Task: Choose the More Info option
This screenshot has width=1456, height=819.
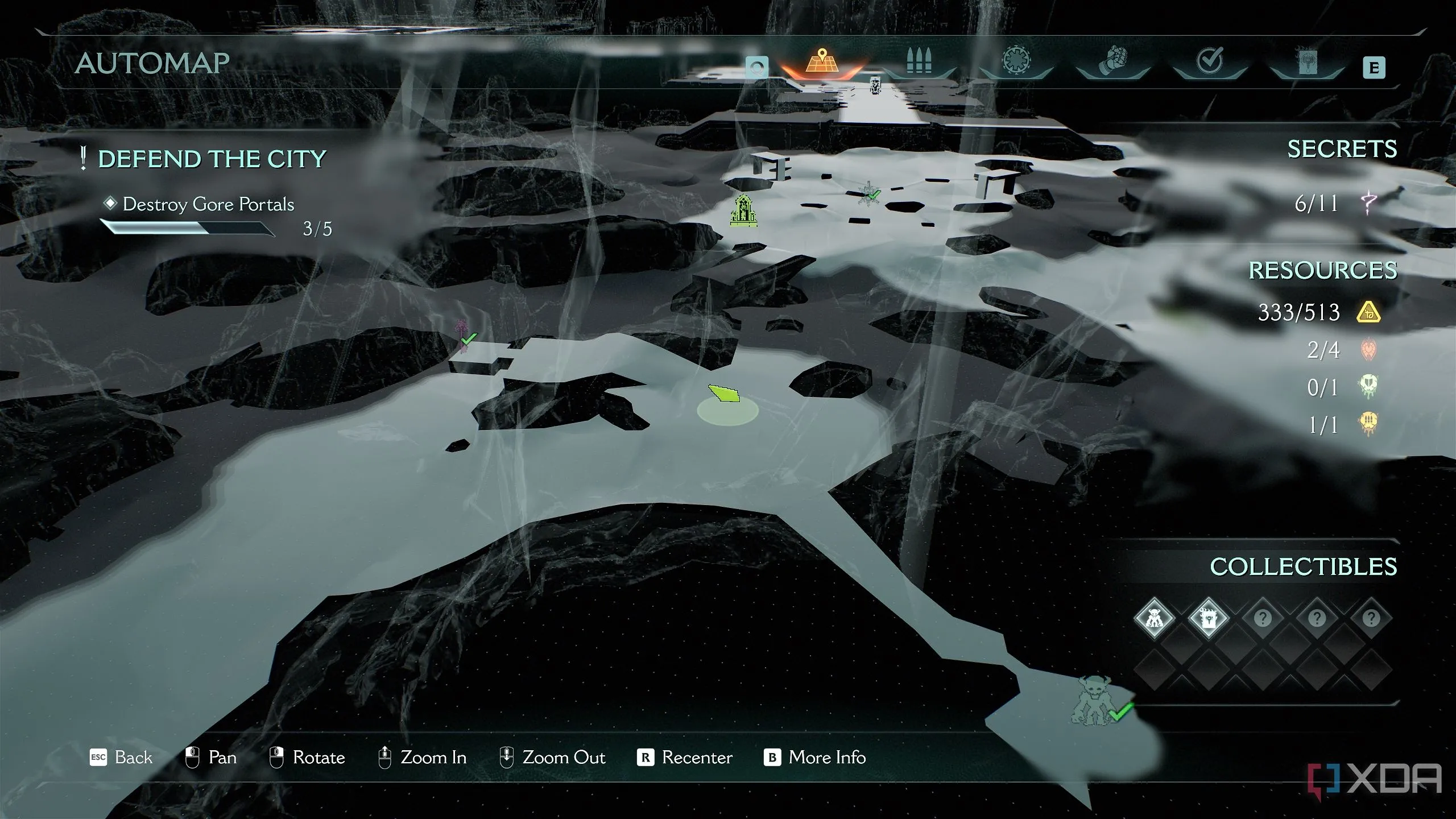Action: click(x=815, y=758)
